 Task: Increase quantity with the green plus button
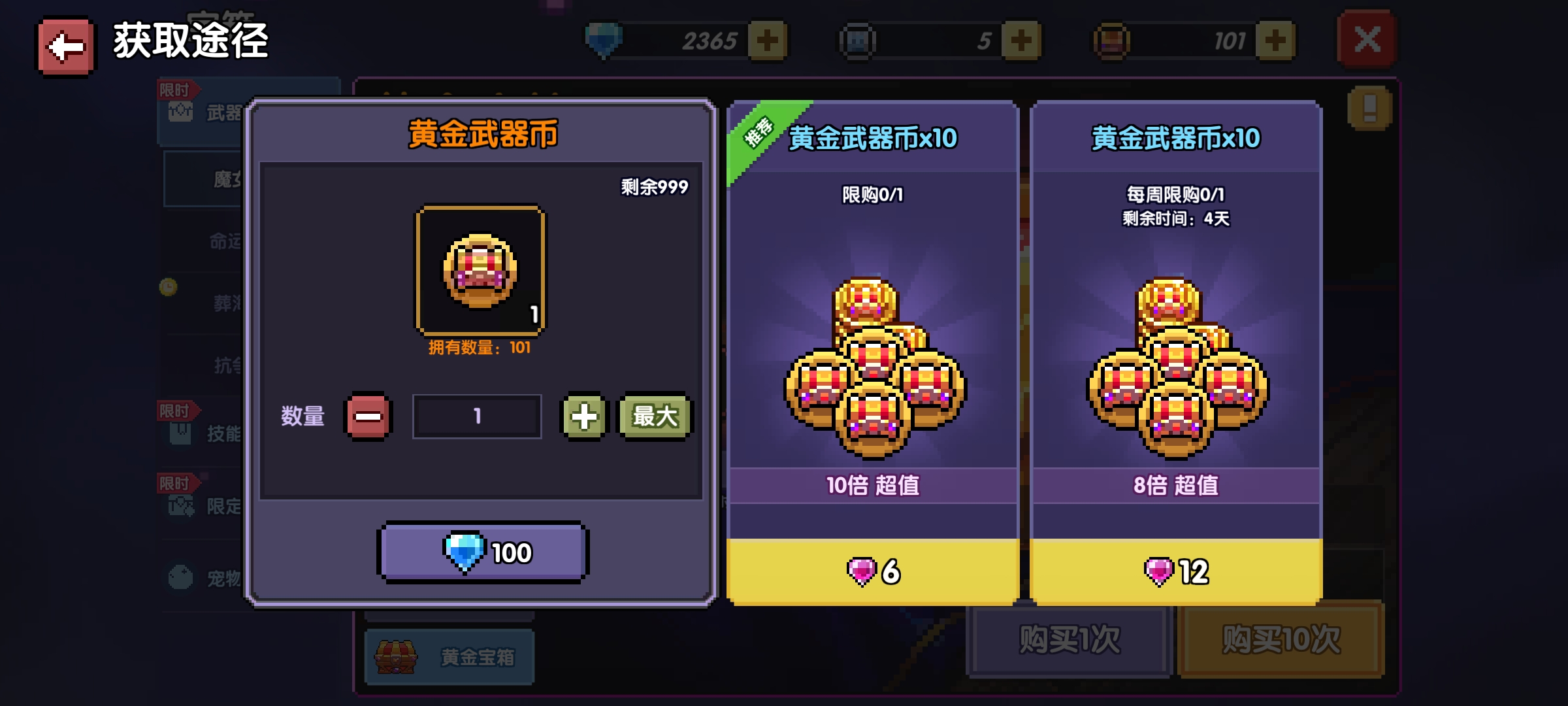583,416
